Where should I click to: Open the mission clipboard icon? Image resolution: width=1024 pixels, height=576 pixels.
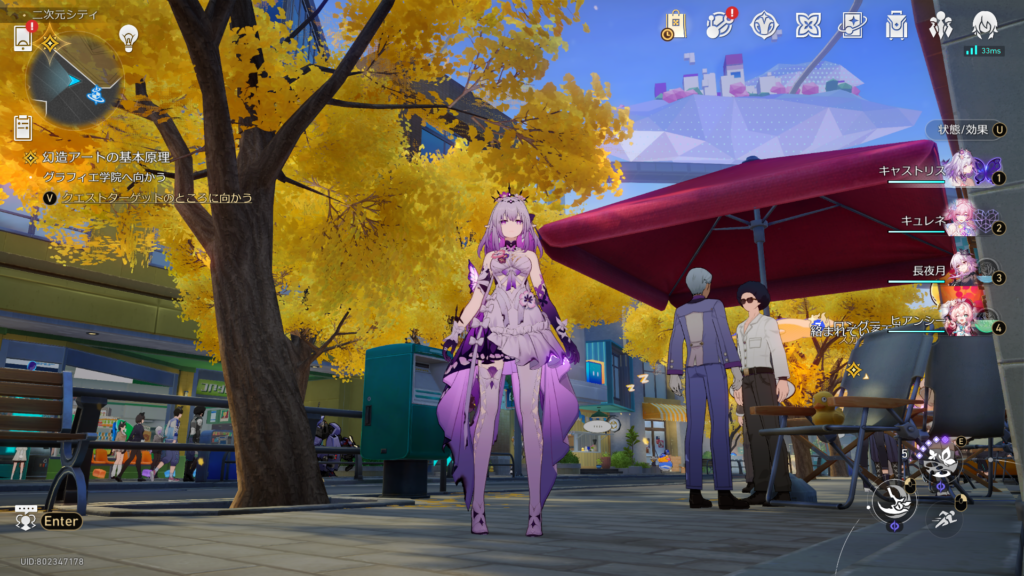click(x=24, y=127)
